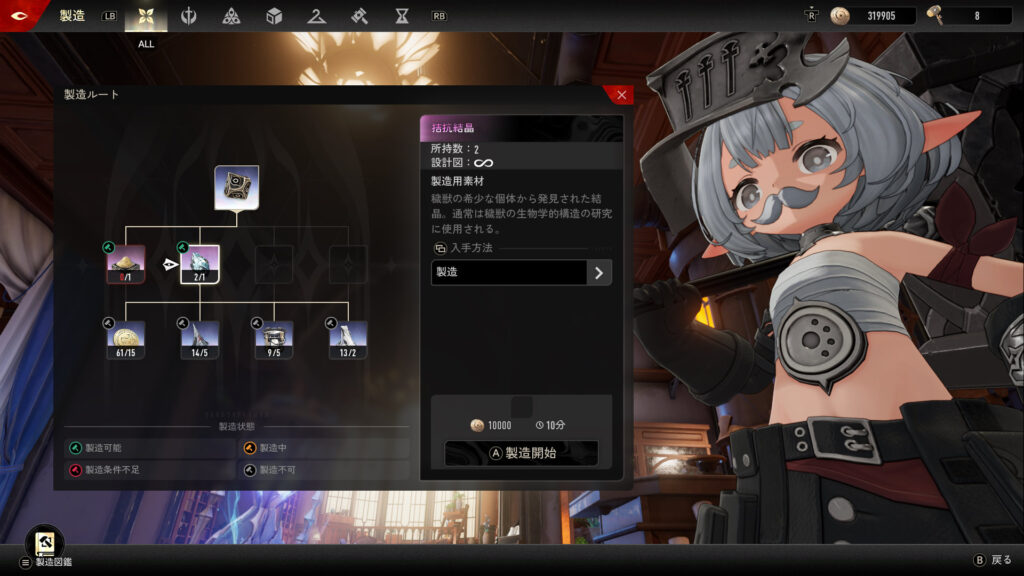Viewport: 1024px width, 576px height.
Task: Switch to the ALL crafting category tab
Action: 146,17
